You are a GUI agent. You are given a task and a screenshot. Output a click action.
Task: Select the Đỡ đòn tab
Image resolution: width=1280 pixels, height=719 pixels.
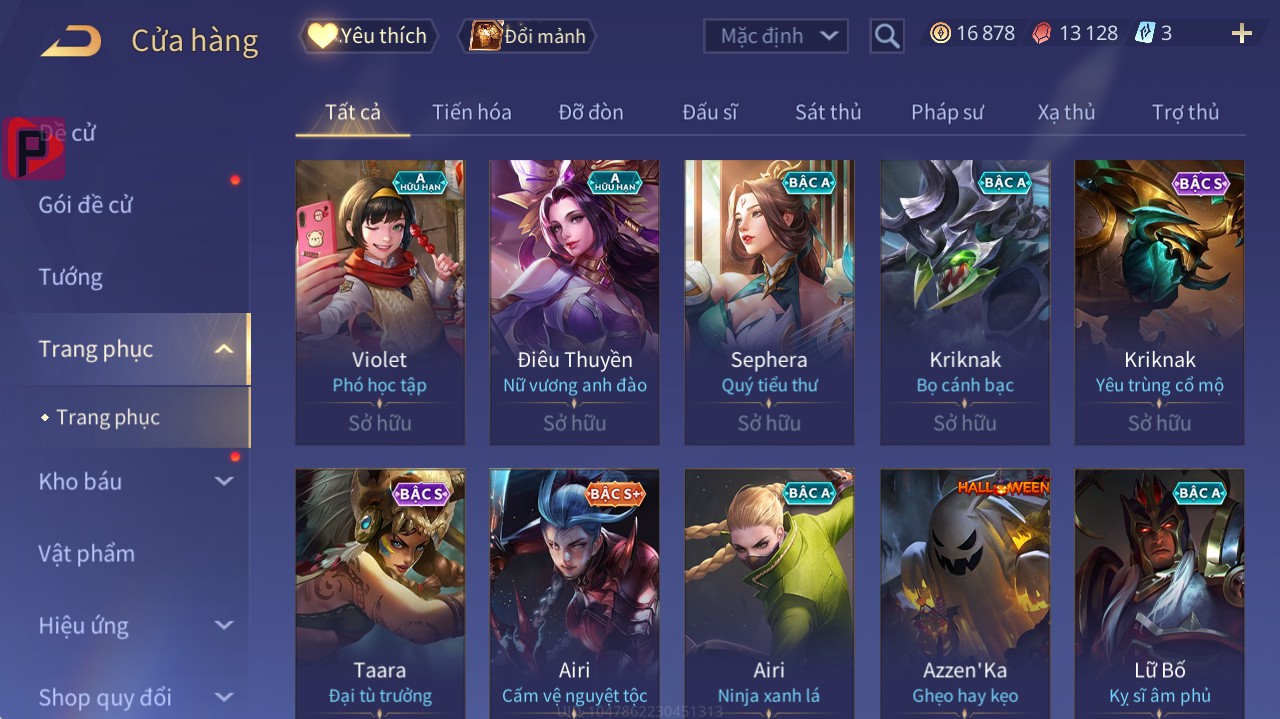591,112
